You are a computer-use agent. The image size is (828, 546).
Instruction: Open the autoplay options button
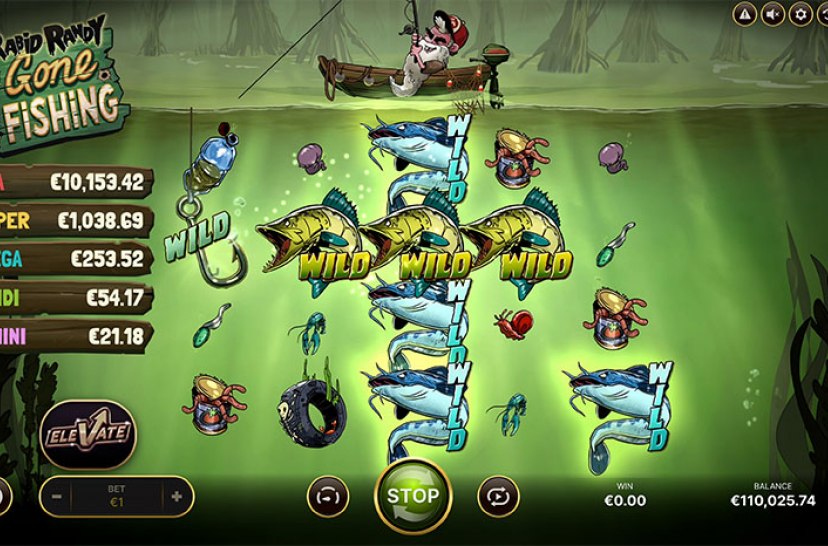(x=497, y=495)
